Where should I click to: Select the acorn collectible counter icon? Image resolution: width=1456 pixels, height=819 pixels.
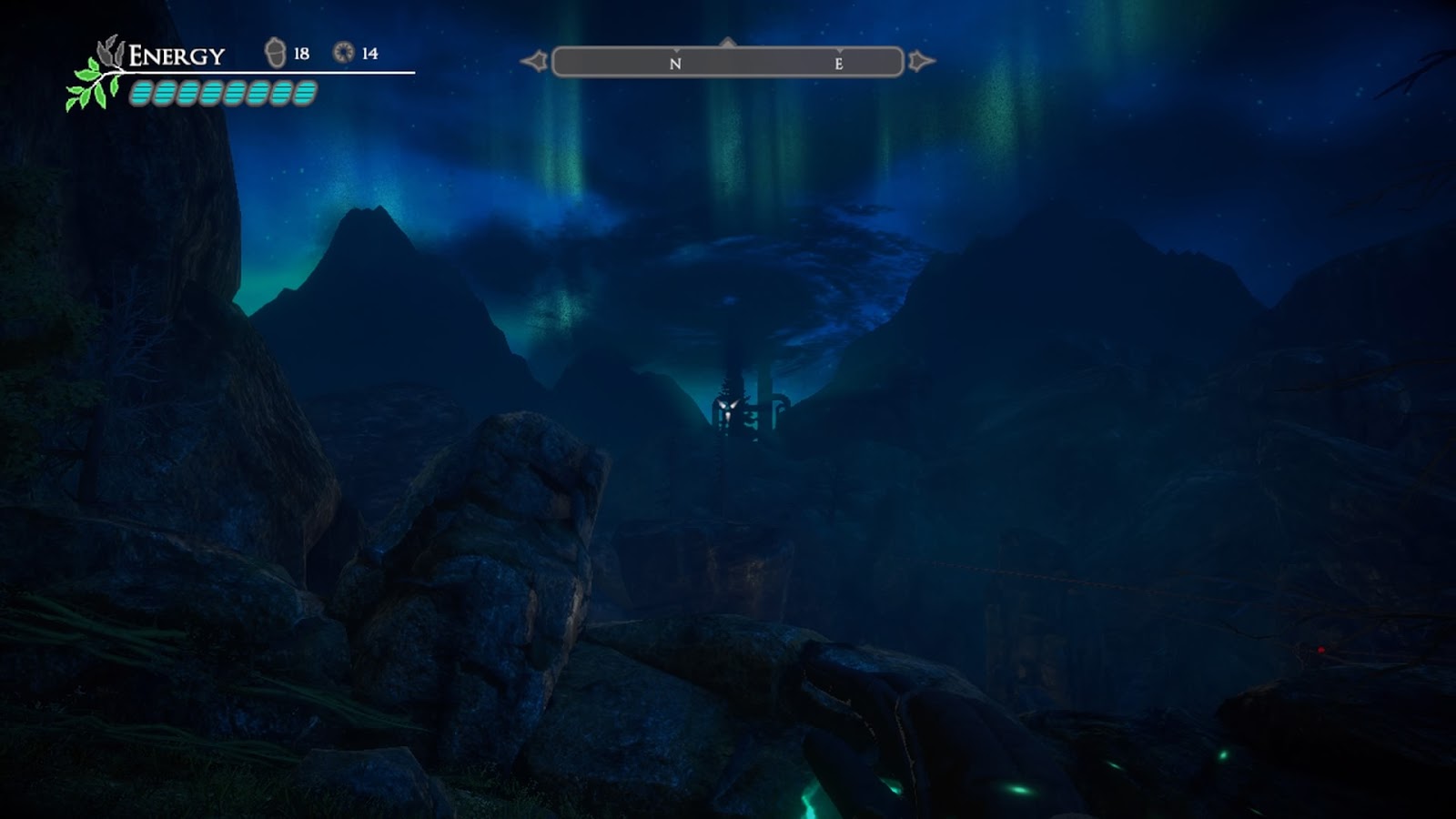pyautogui.click(x=276, y=53)
